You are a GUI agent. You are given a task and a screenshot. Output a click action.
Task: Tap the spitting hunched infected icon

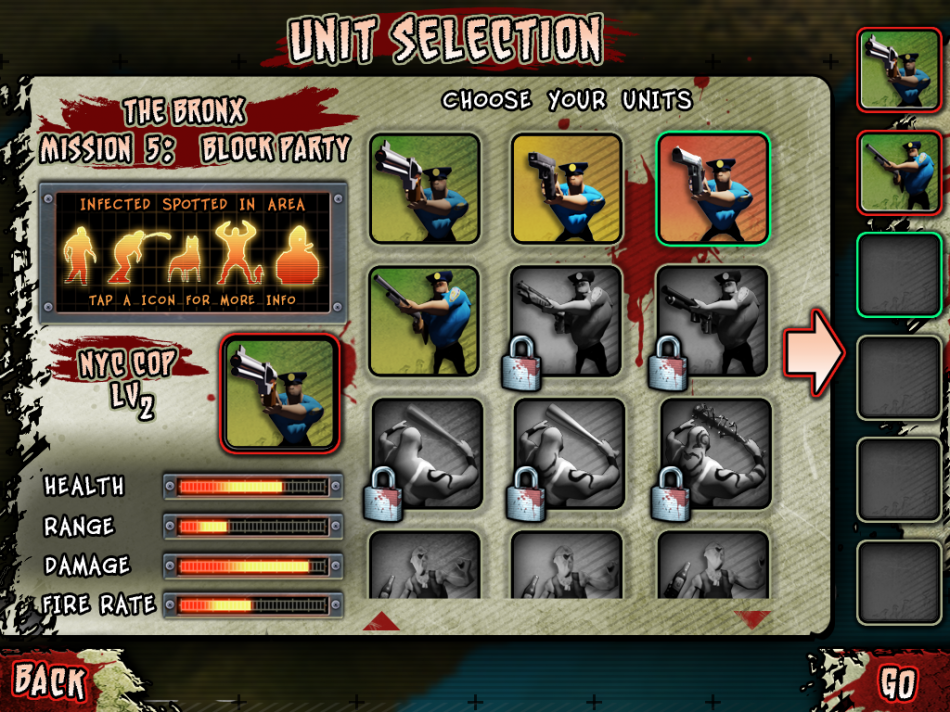point(131,255)
